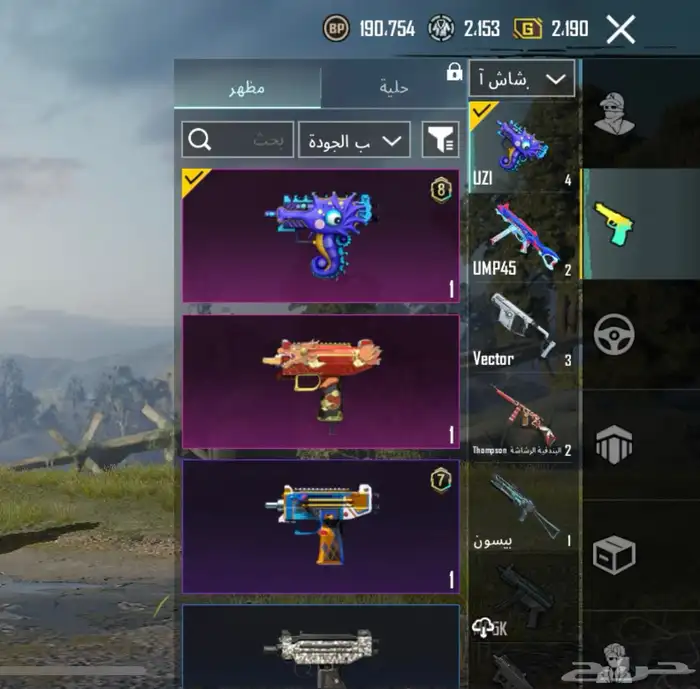Viewport: 700px width, 689px height.
Task: Open the character outfit category
Action: click(613, 112)
